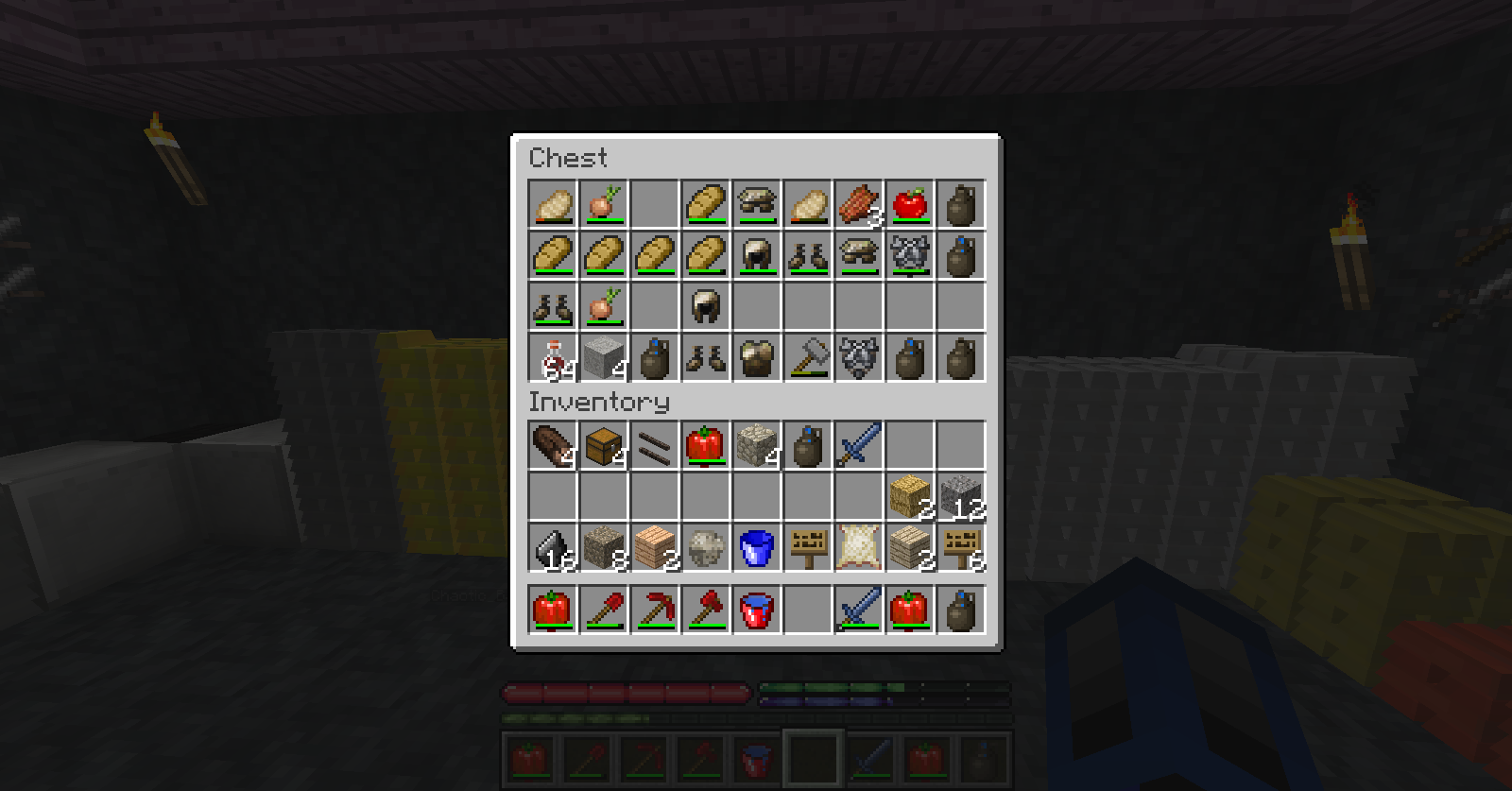This screenshot has height=791, width=1512.
Task: Pick up the blue bucket
Action: (x=756, y=547)
